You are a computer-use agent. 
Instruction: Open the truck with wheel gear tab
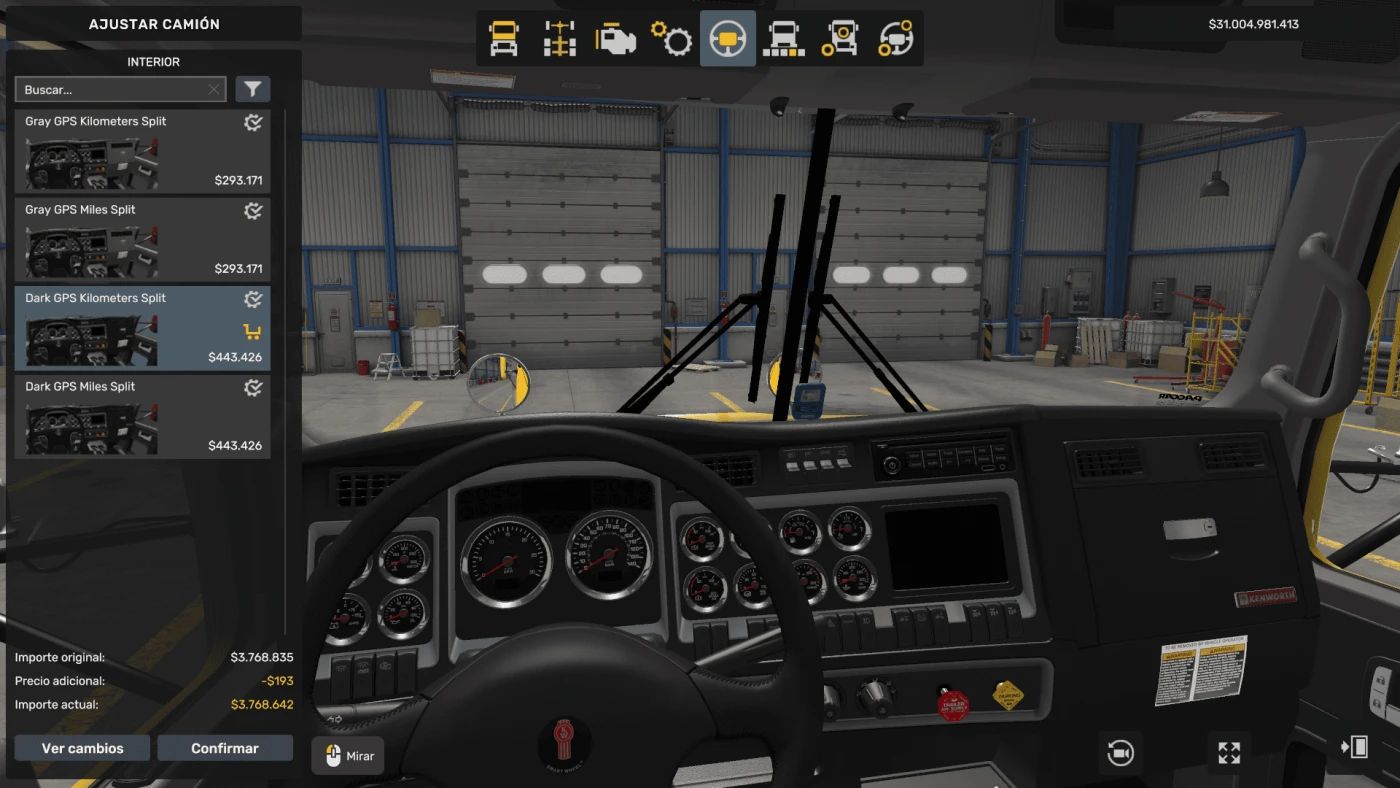840,39
